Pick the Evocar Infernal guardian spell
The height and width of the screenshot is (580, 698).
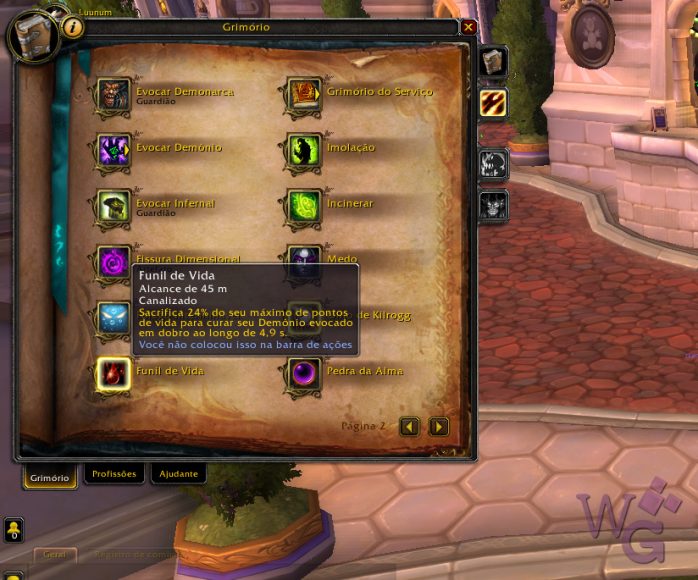click(x=113, y=206)
